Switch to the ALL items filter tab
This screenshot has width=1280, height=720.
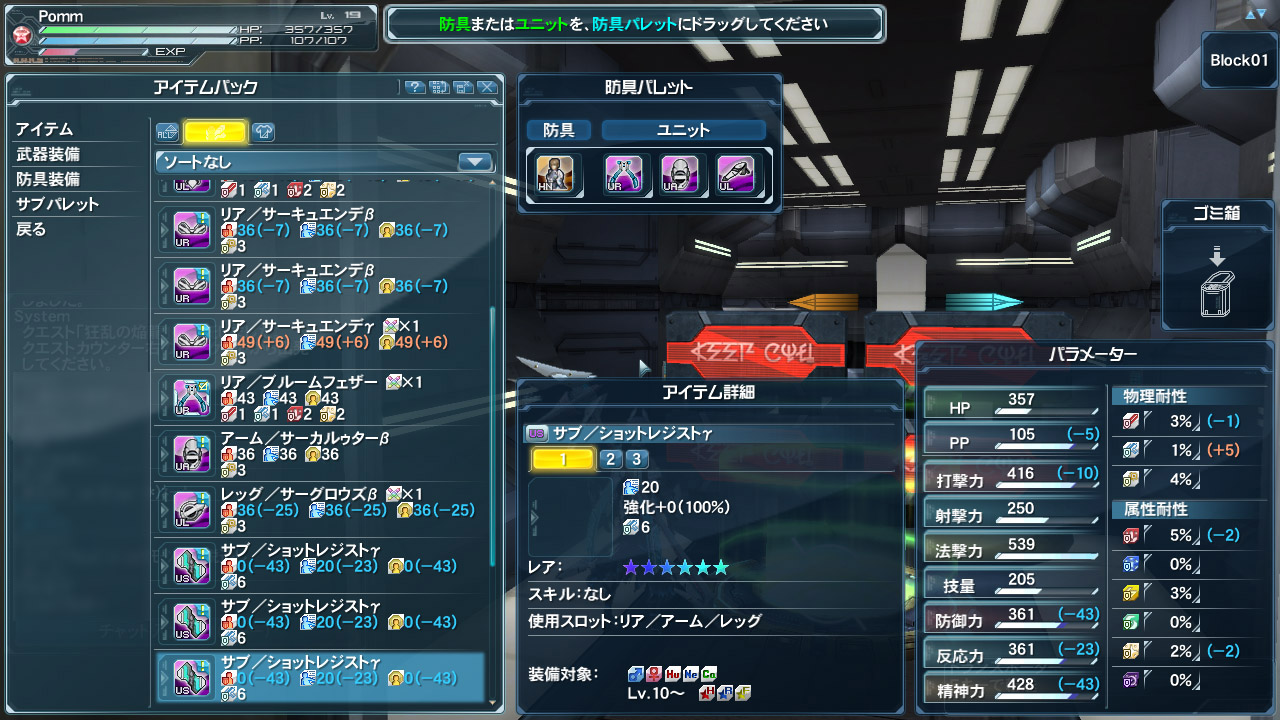tap(167, 132)
